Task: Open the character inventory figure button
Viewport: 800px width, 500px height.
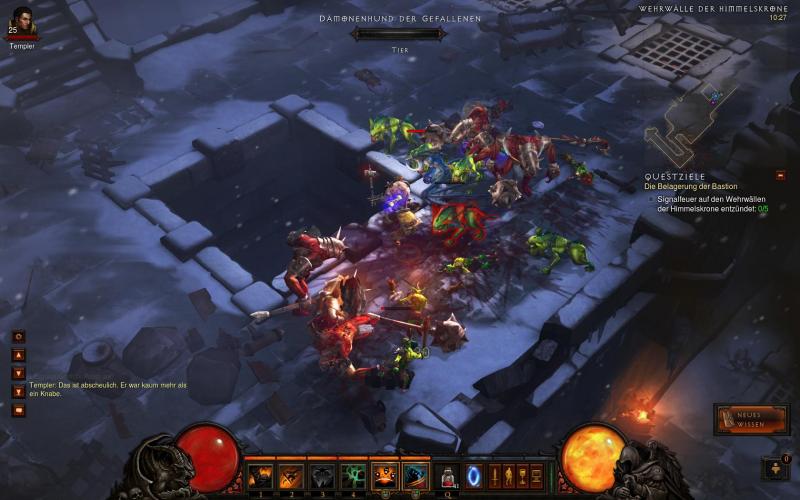Action: pyautogui.click(x=508, y=476)
